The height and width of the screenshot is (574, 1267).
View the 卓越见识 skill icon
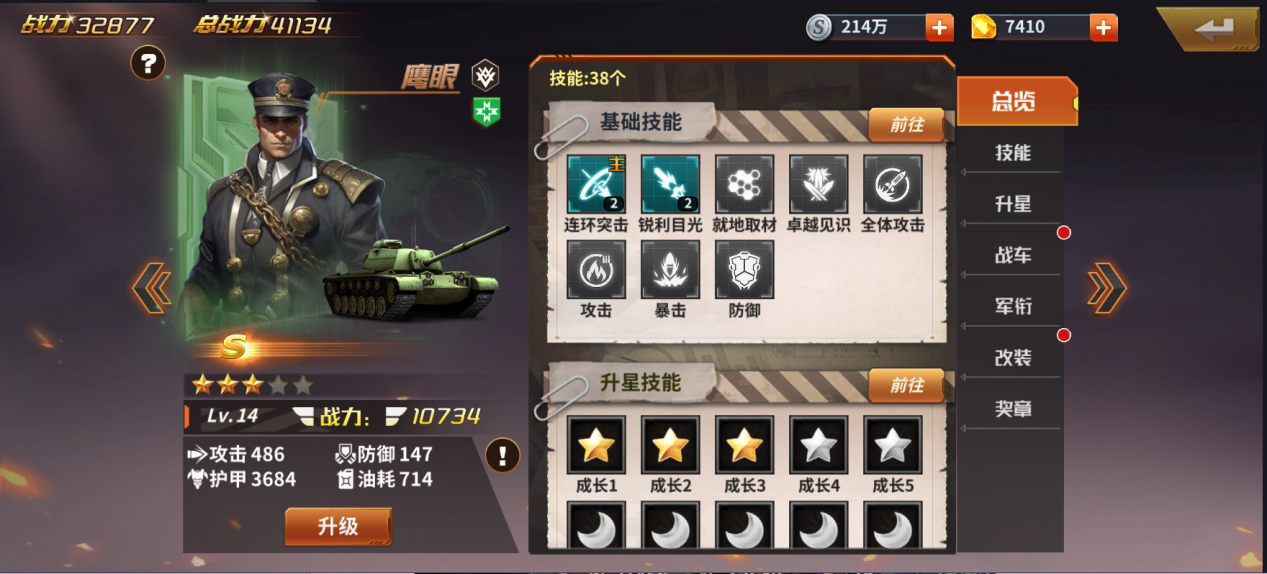818,184
